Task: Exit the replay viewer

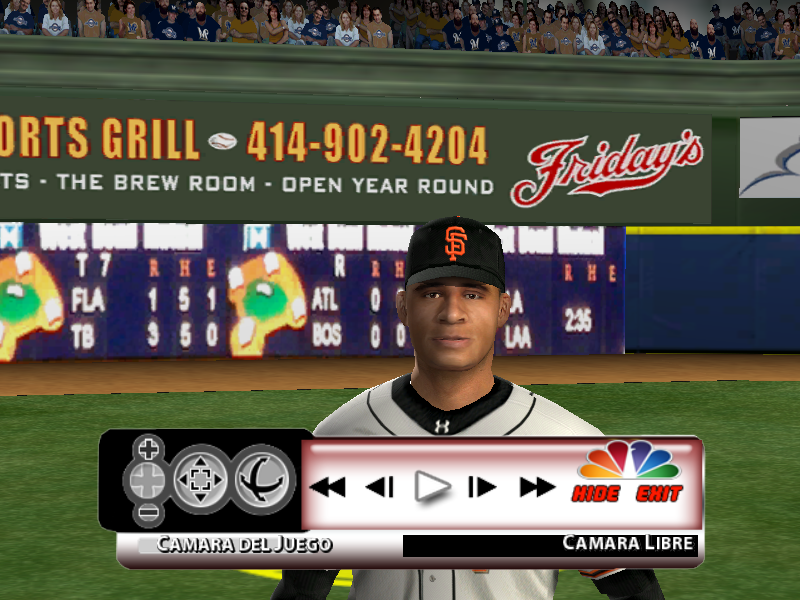Action: (659, 493)
